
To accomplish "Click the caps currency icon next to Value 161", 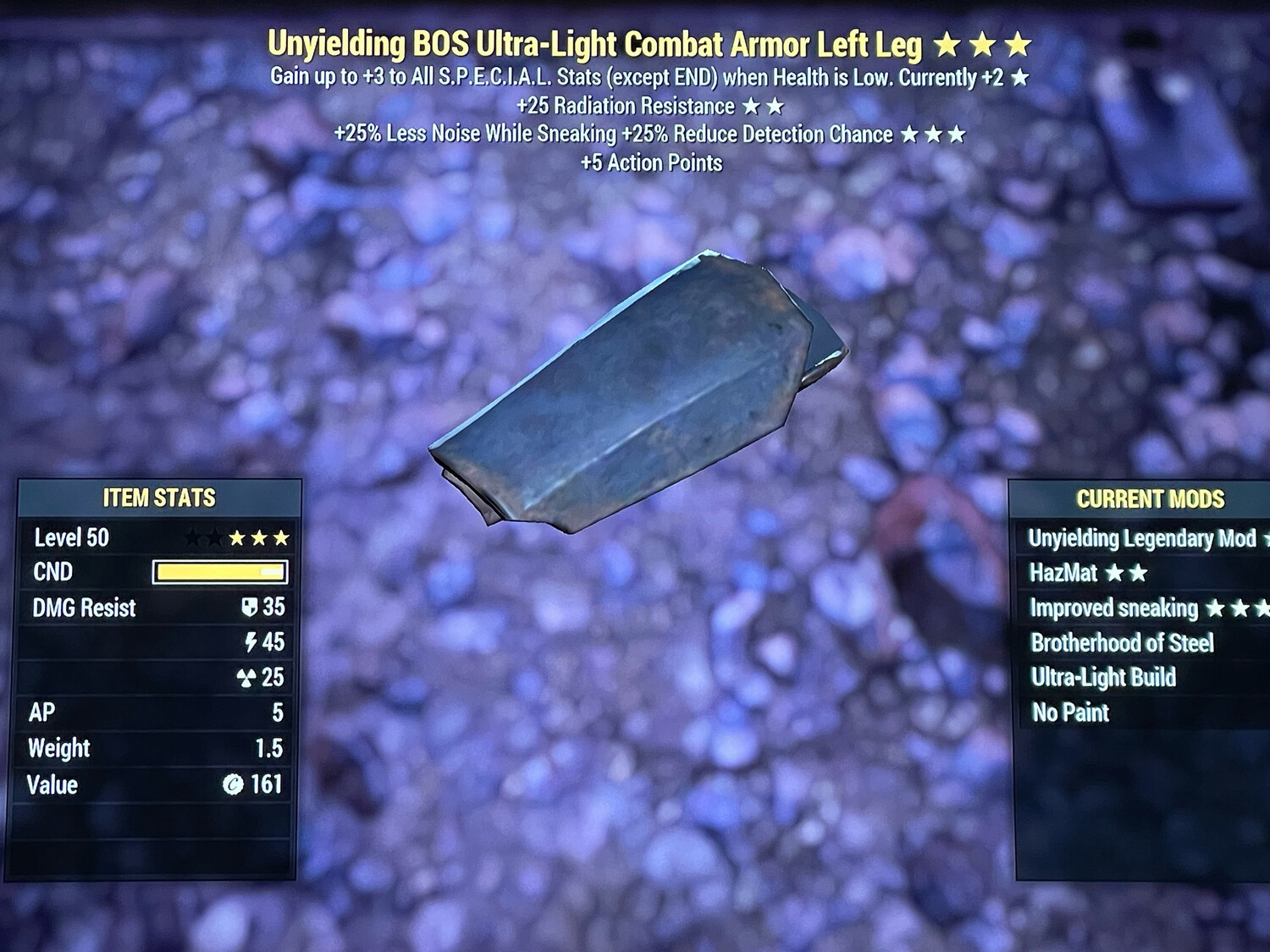I will (235, 784).
